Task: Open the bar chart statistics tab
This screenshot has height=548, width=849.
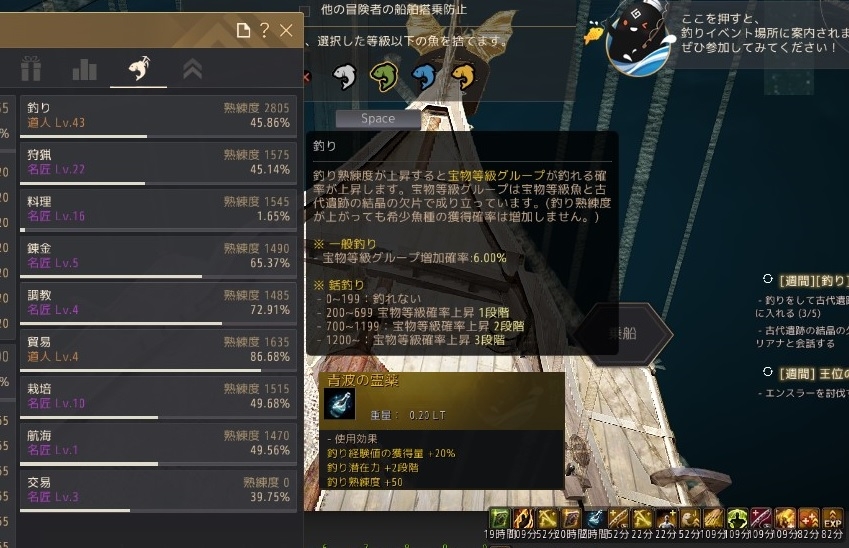Action: tap(84, 70)
